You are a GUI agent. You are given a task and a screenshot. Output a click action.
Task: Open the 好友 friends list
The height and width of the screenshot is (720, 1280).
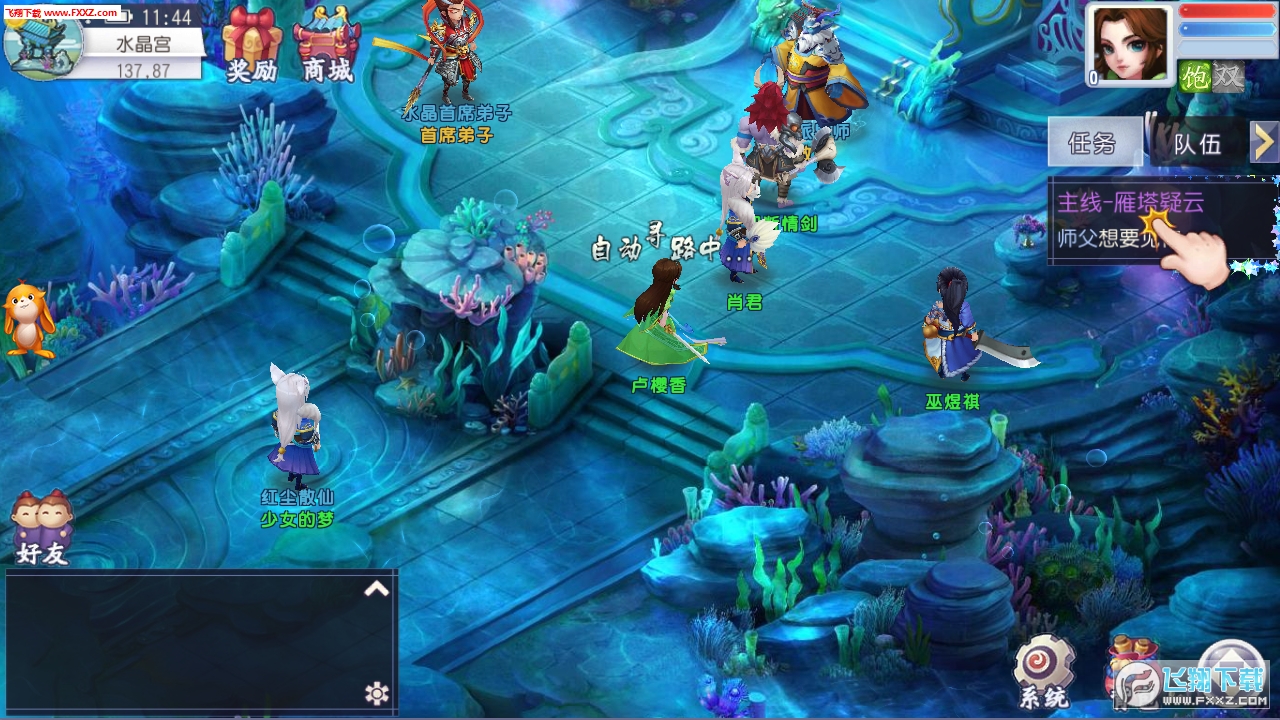coord(41,527)
